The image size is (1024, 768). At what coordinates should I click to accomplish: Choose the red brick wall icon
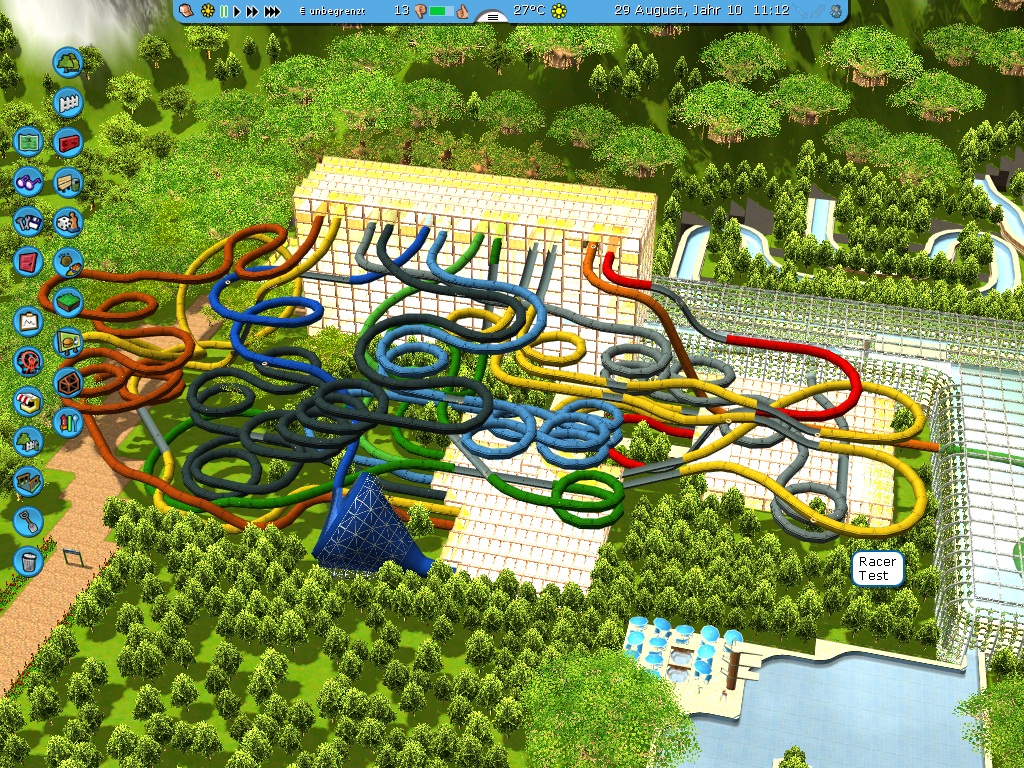point(68,142)
